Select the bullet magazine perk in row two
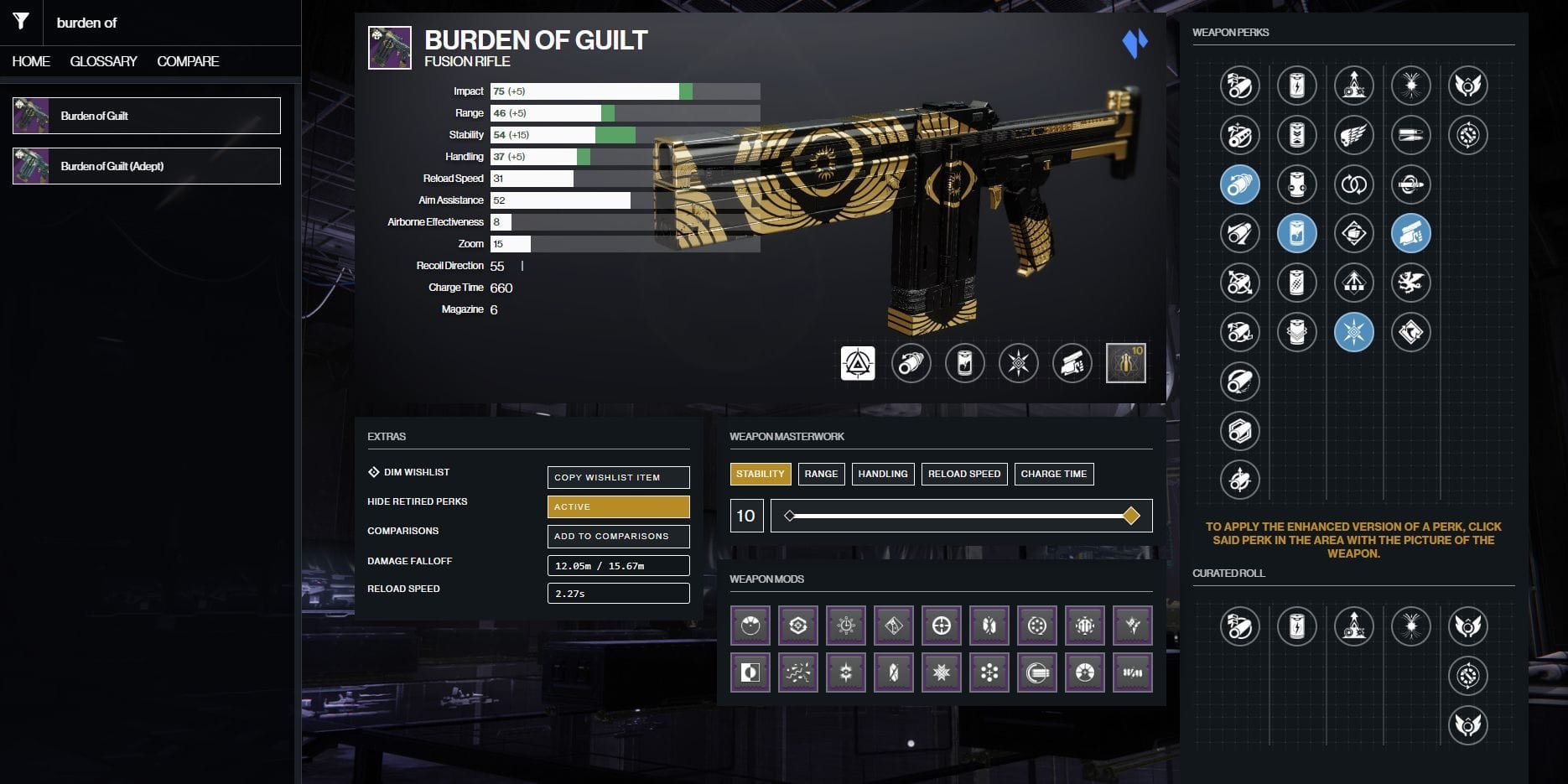 [1411, 134]
